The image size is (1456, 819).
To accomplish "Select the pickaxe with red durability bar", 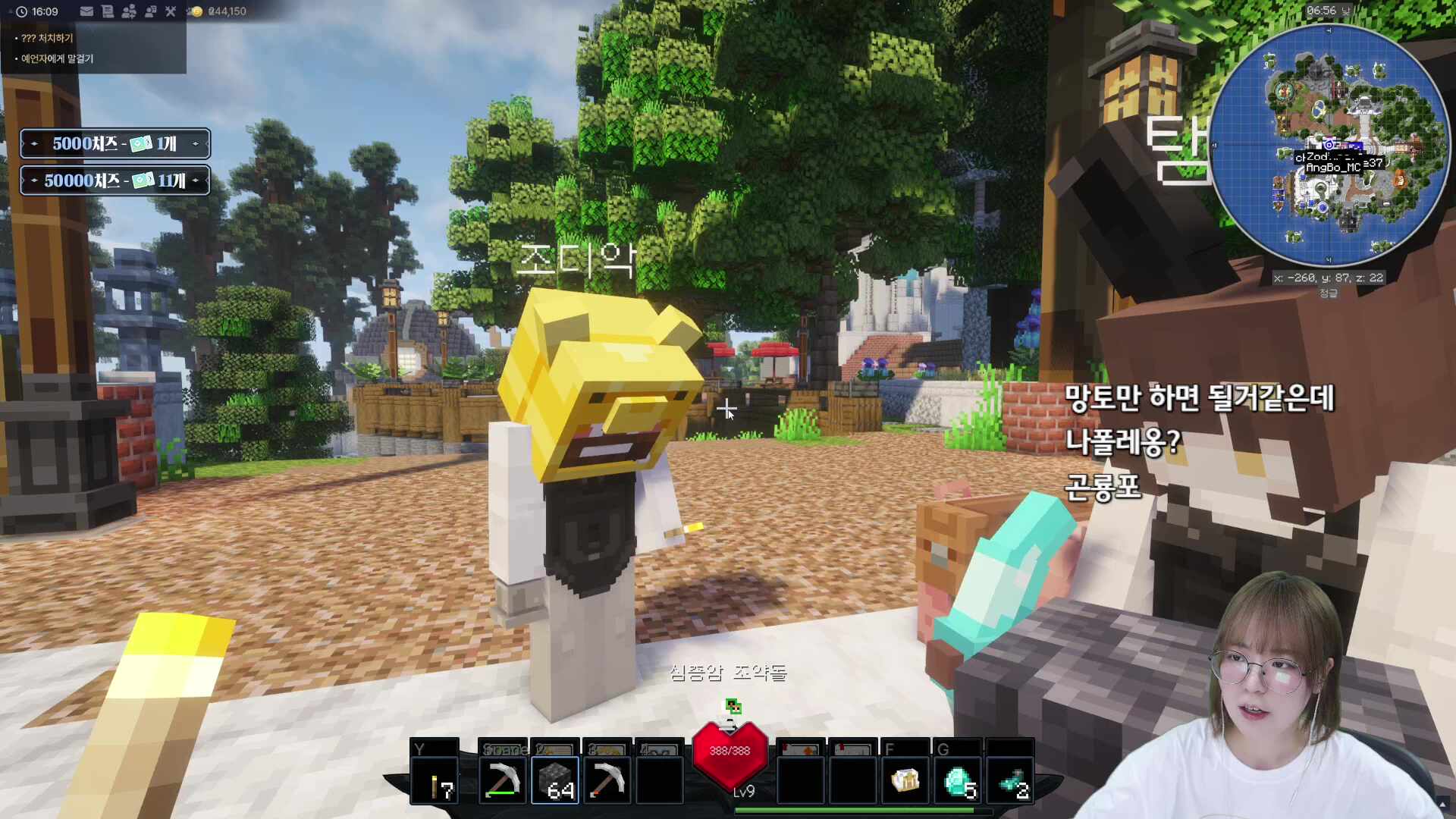I will click(x=607, y=781).
